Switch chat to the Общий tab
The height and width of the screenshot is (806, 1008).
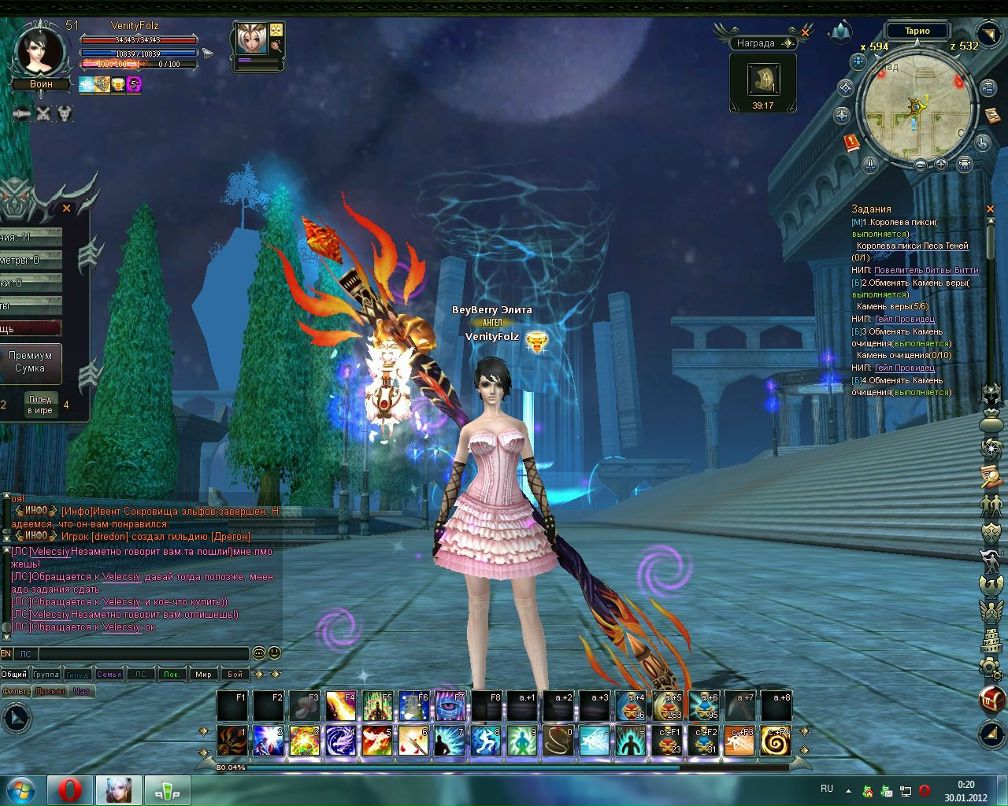[14, 674]
